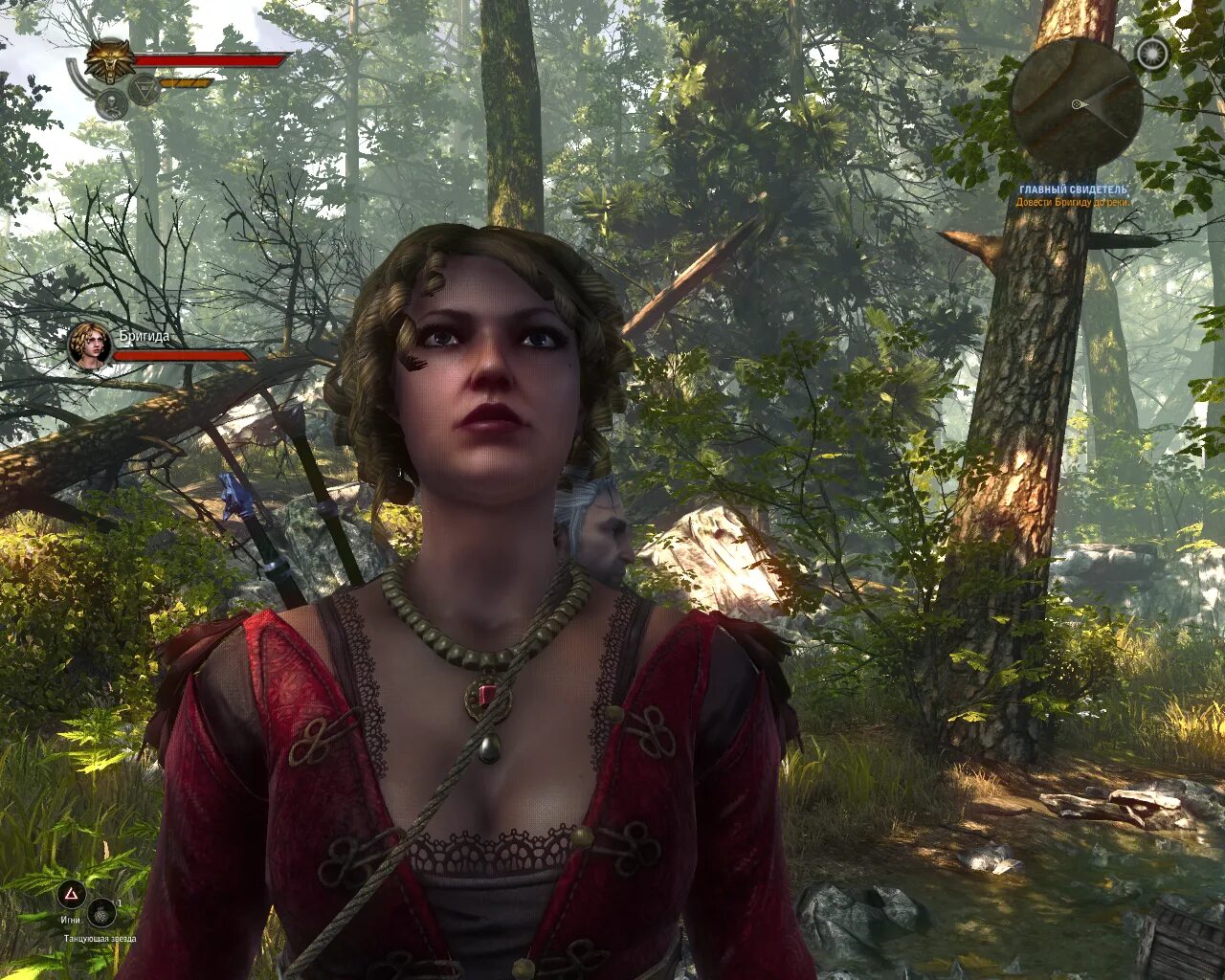Click the triangular sign medallion beside the vigor bar

[x=145, y=92]
